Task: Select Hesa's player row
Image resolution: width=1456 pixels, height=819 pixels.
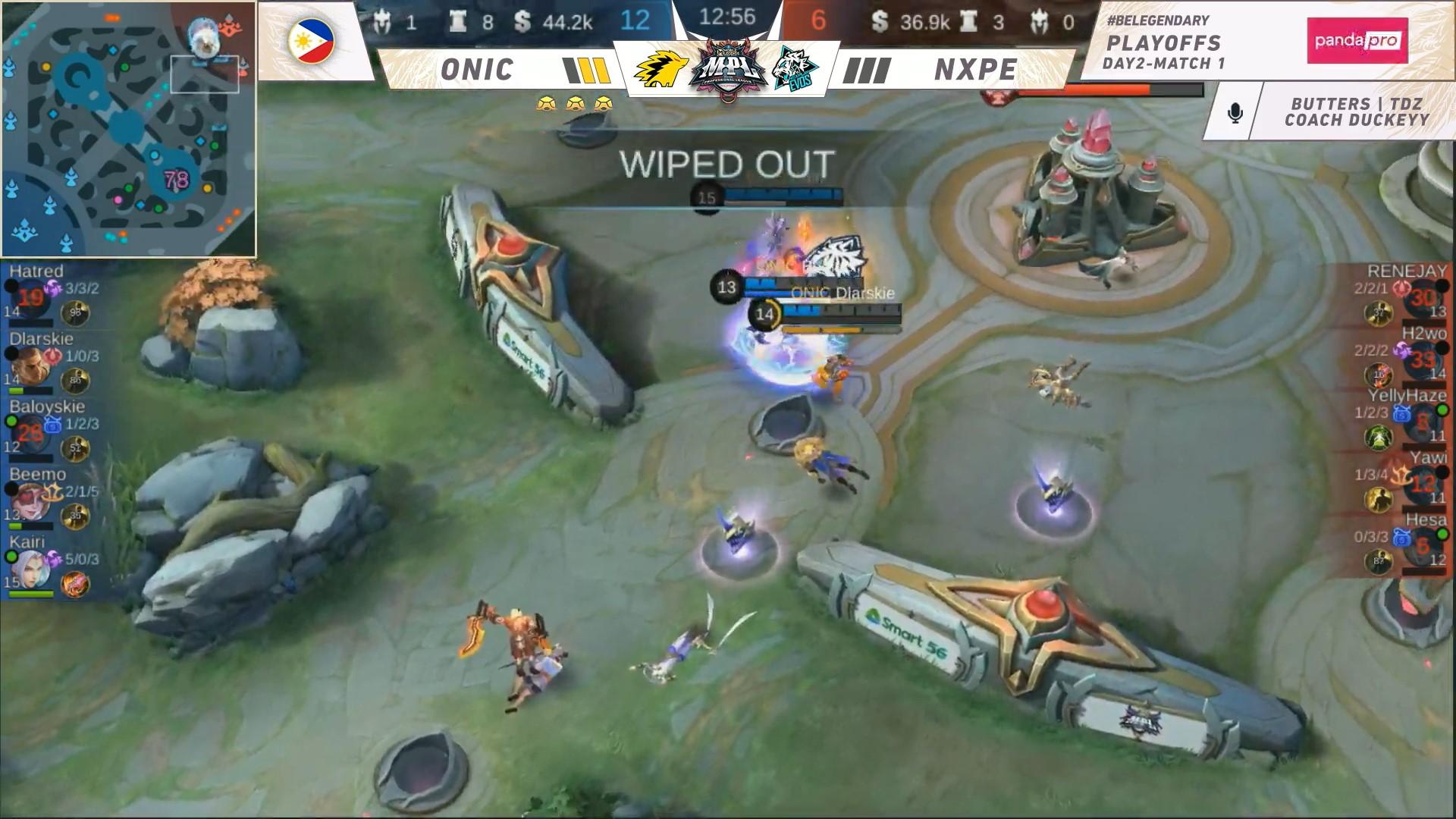Action: click(x=1399, y=544)
